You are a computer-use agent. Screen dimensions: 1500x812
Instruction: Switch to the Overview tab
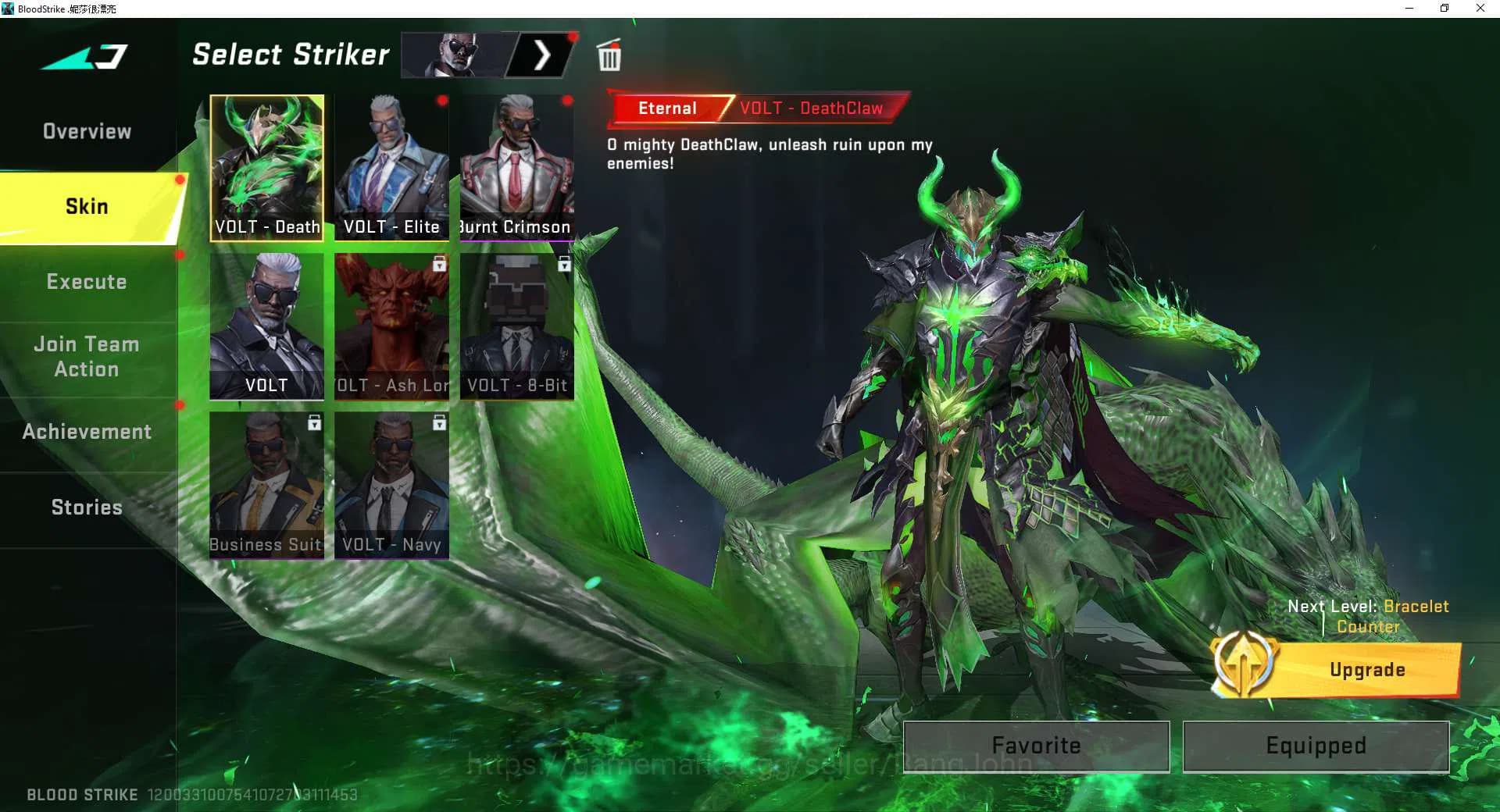point(86,130)
